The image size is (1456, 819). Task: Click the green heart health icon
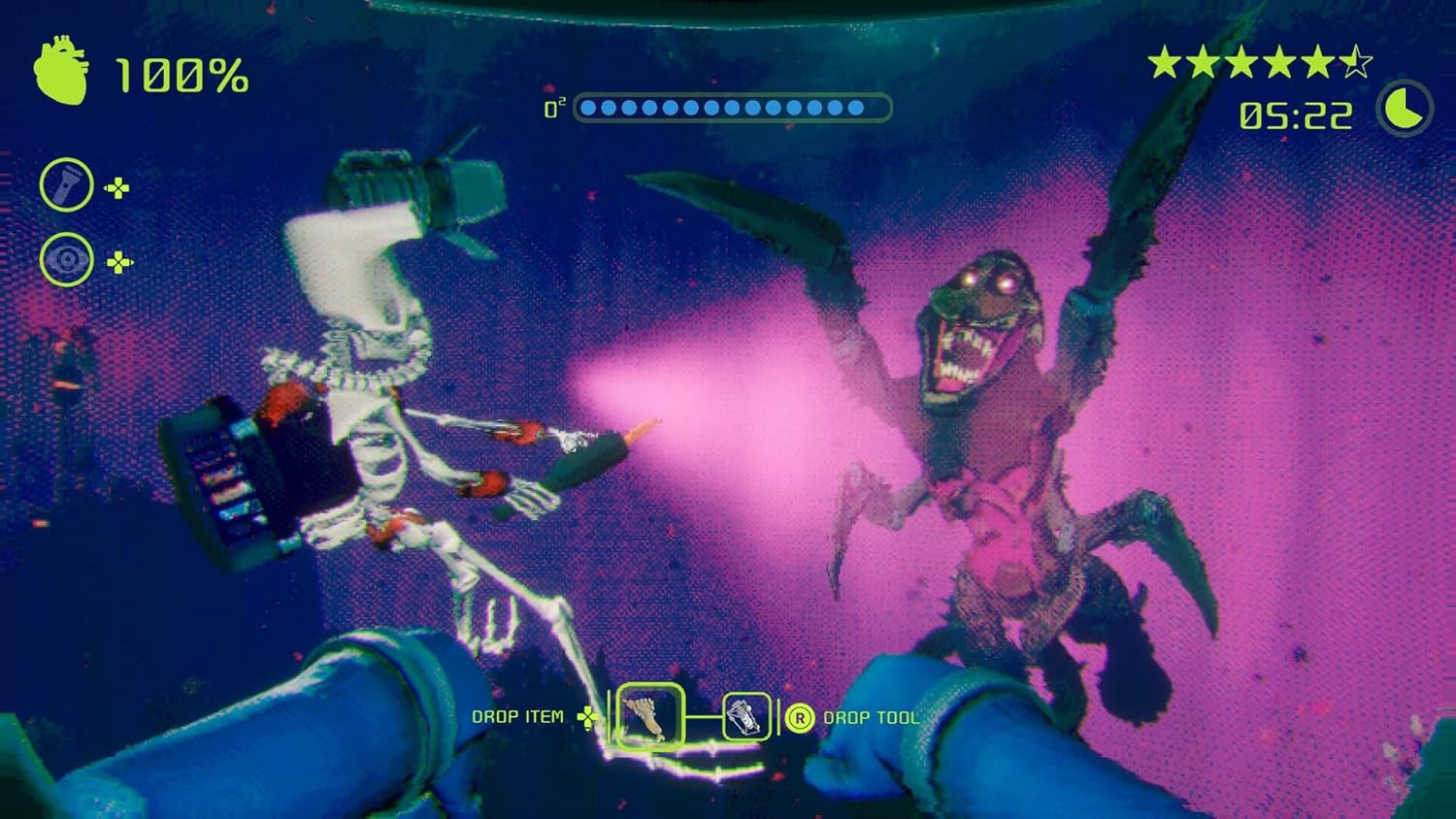[60, 70]
